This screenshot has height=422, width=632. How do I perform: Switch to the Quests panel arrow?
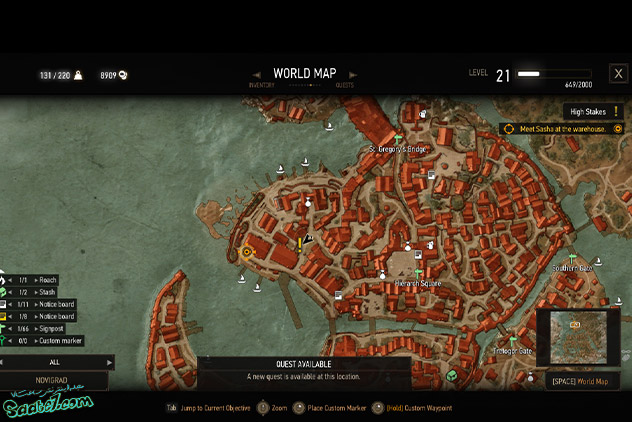(352, 74)
